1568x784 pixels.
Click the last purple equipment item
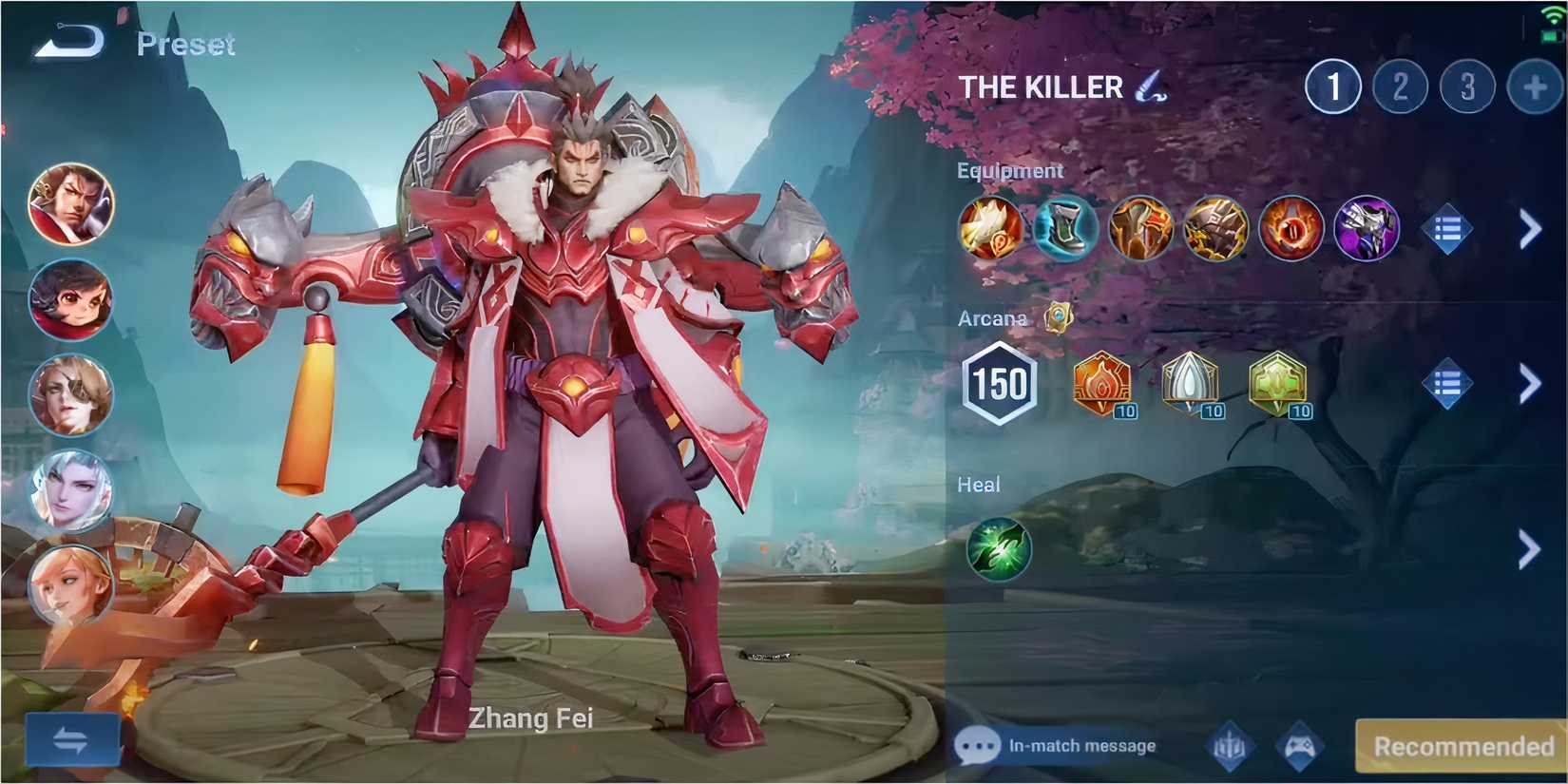(1367, 228)
